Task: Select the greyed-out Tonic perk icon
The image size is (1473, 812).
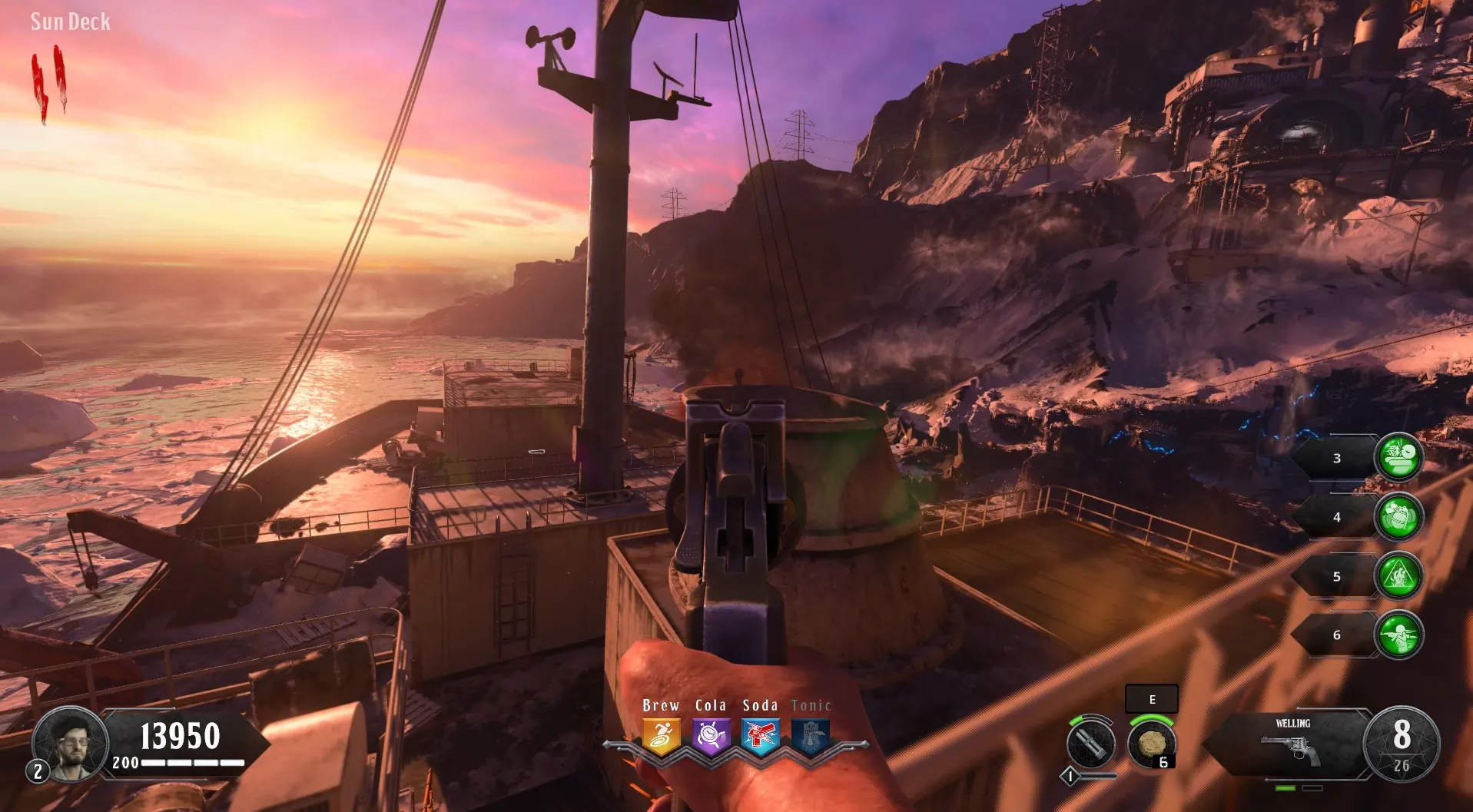Action: 811,737
